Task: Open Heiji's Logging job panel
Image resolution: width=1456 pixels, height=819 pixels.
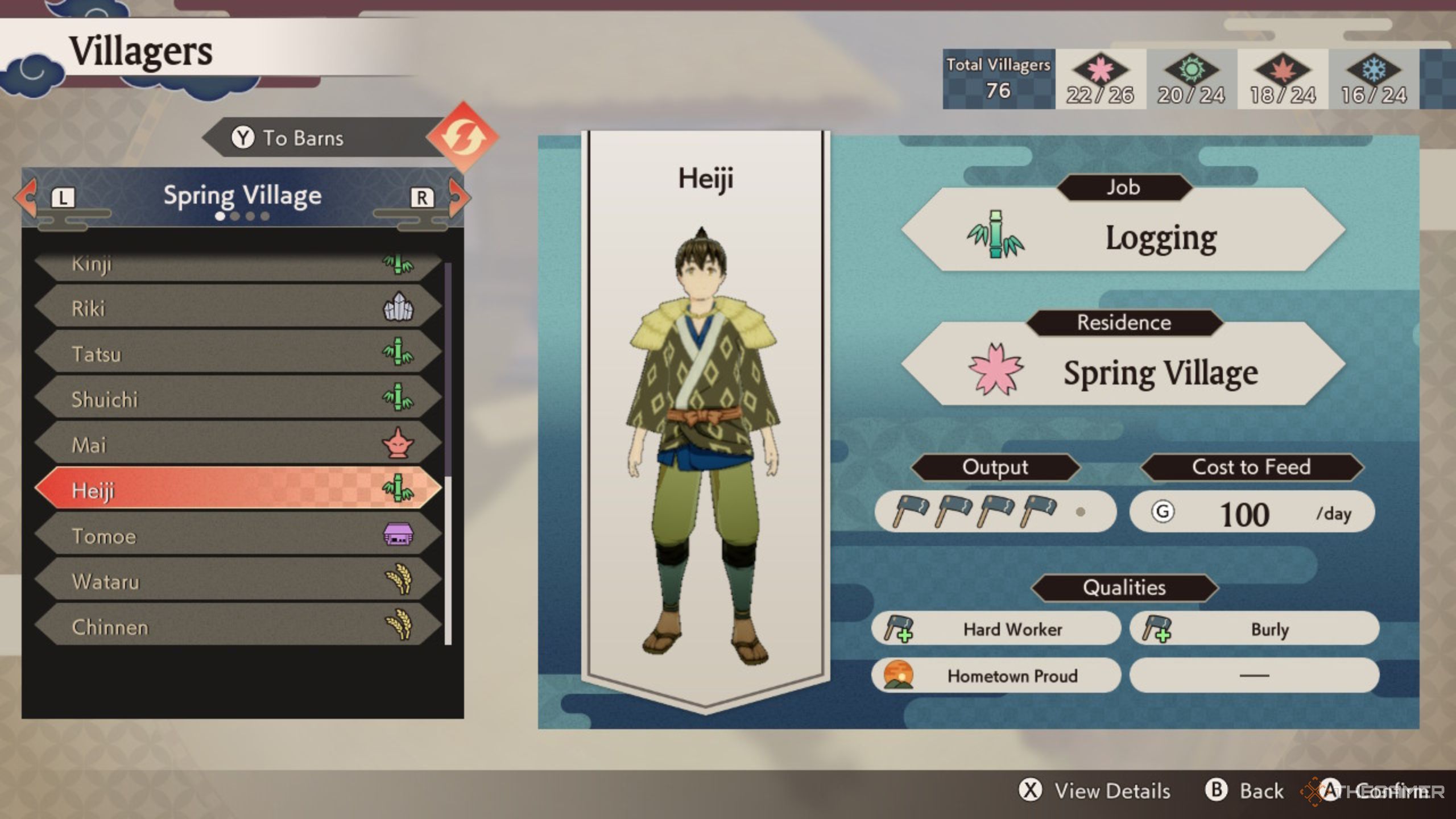Action: tap(1123, 236)
